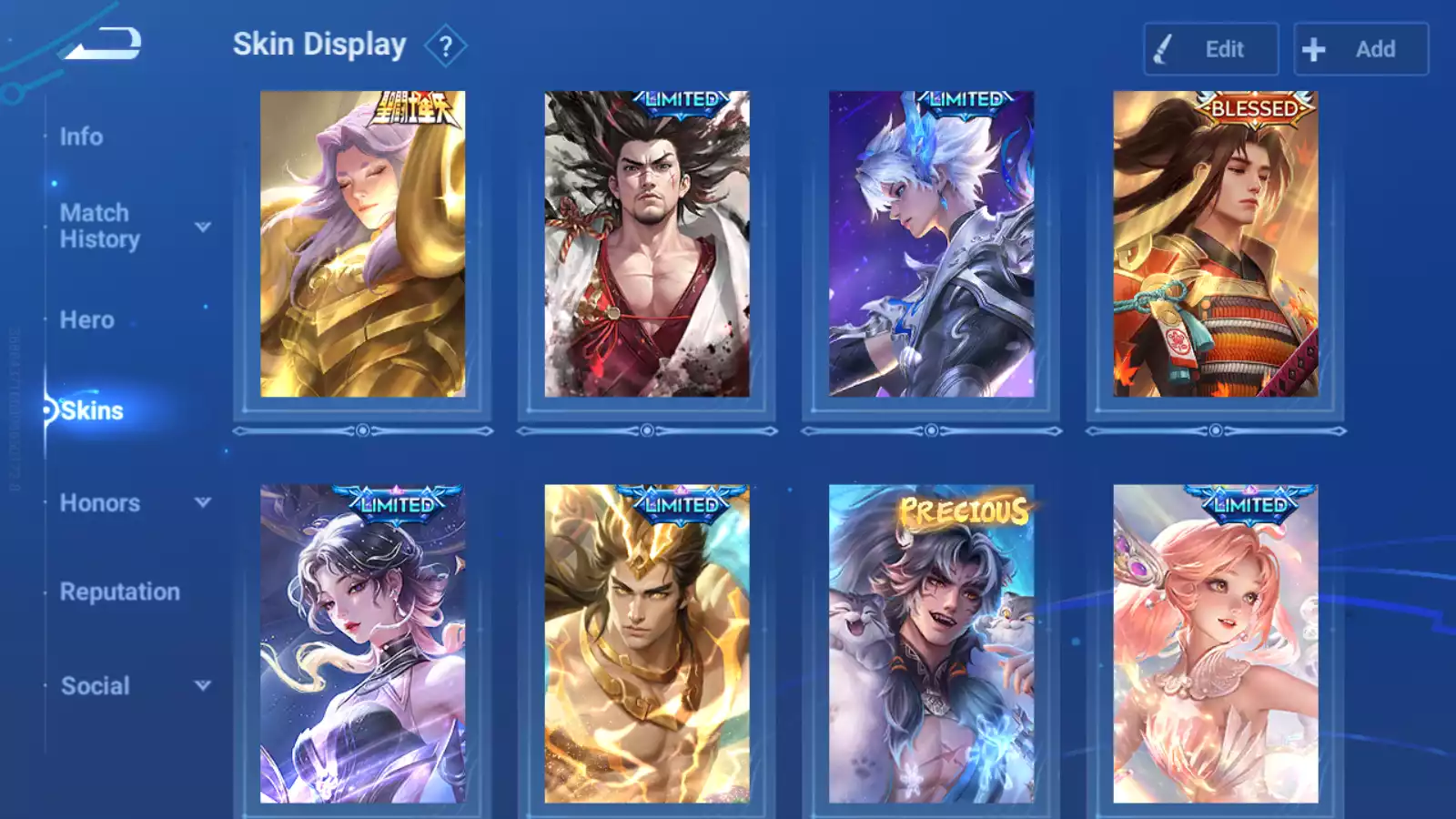Image resolution: width=1456 pixels, height=819 pixels.
Task: Choose the Blessed samurai skin card
Action: (x=1215, y=244)
